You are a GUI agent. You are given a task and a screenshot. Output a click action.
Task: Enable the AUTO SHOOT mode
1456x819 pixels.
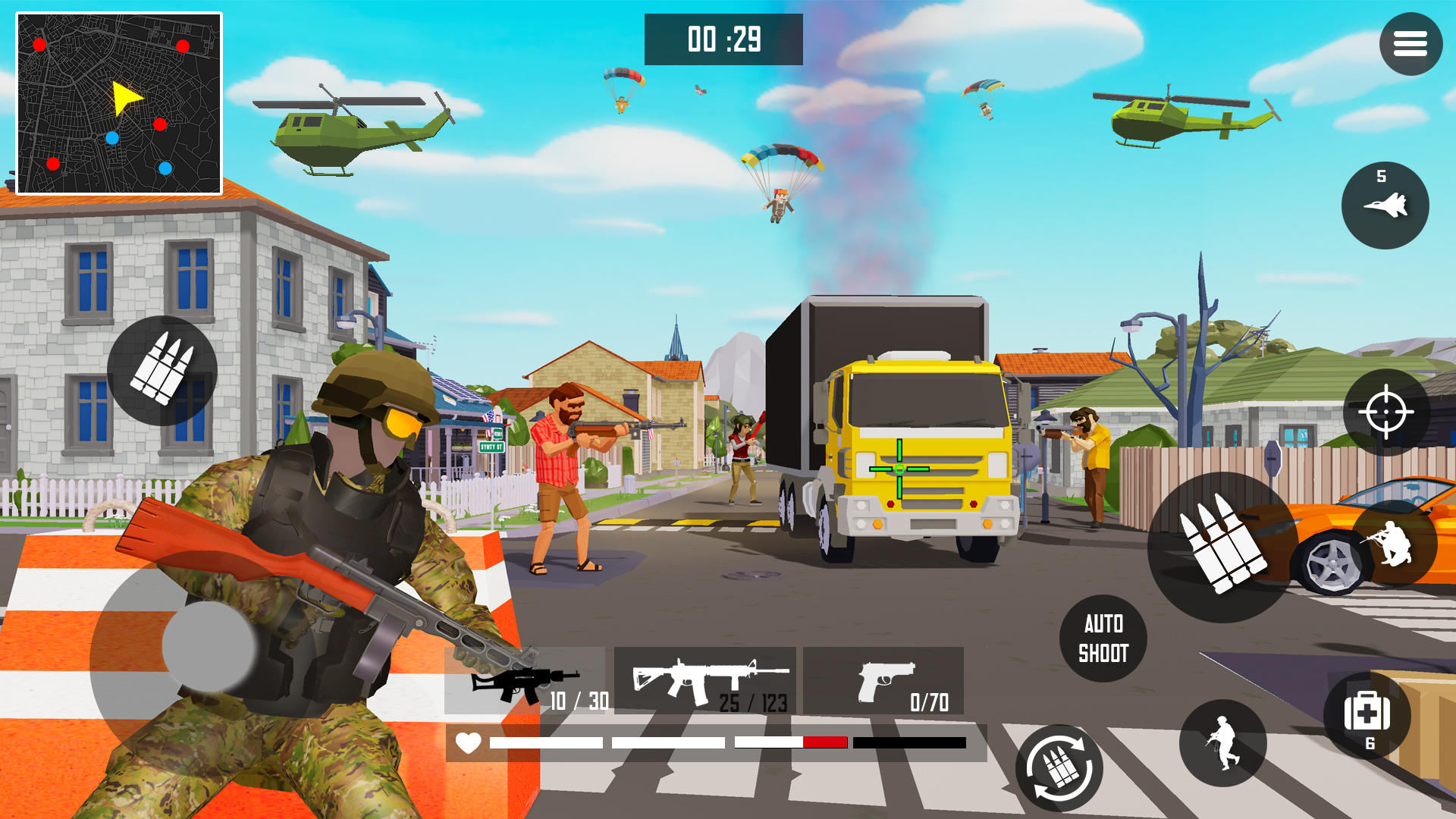pos(1104,638)
